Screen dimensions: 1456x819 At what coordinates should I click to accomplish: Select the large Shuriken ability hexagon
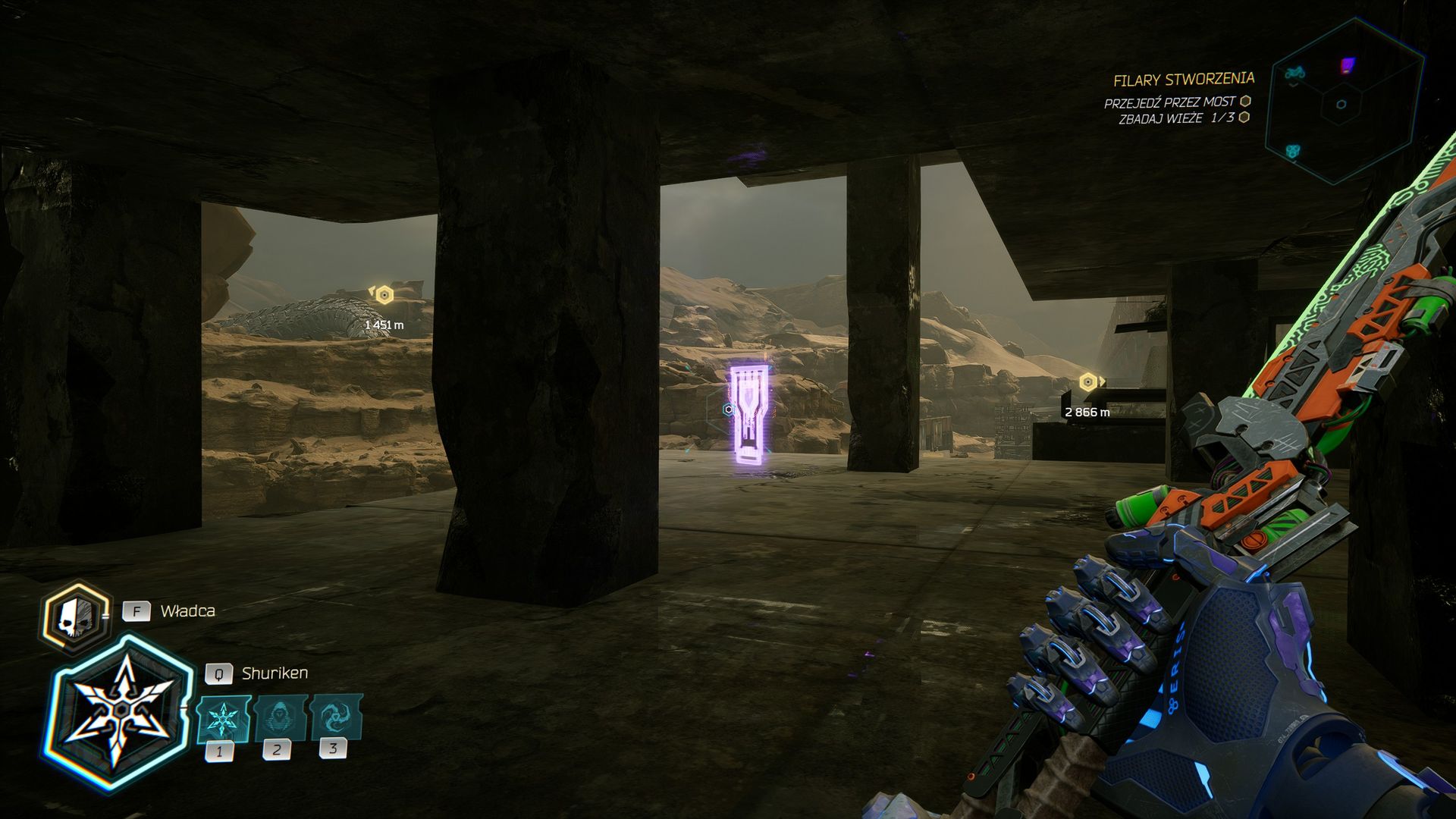pyautogui.click(x=119, y=713)
